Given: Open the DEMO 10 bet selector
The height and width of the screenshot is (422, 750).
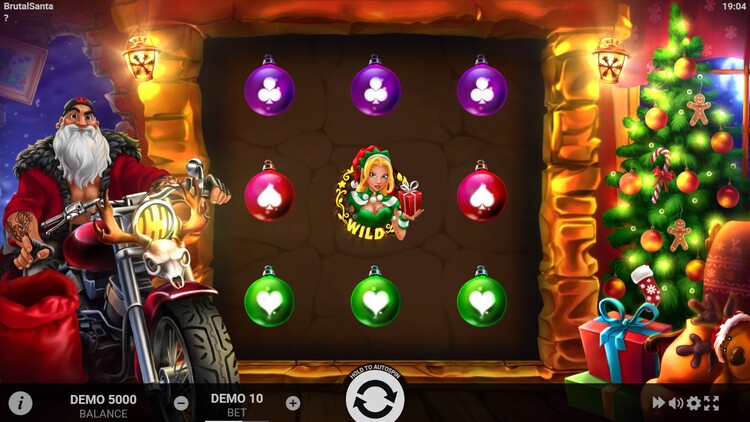Looking at the screenshot, I should (x=237, y=403).
